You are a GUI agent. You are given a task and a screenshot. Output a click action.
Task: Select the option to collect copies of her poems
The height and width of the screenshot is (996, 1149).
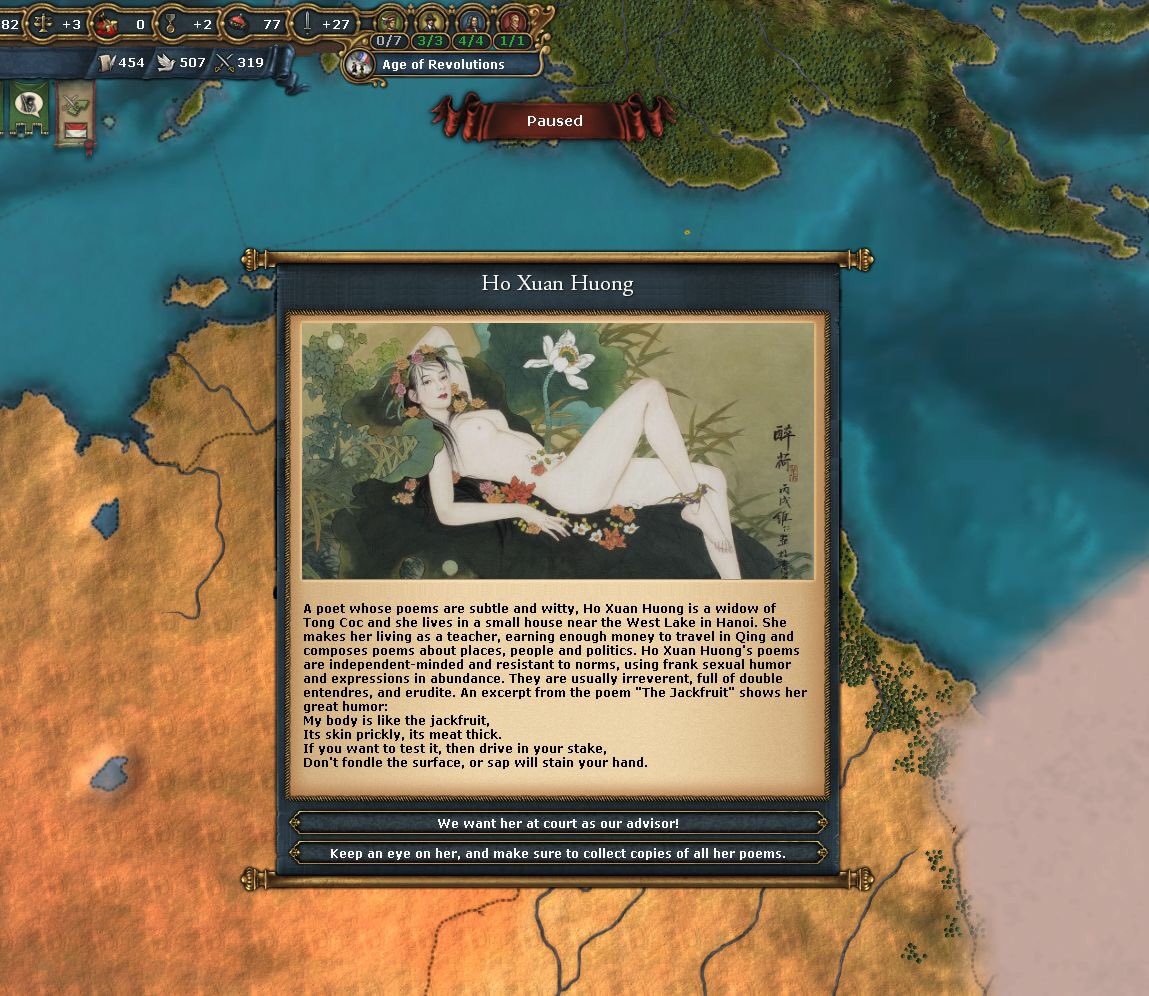click(x=558, y=853)
